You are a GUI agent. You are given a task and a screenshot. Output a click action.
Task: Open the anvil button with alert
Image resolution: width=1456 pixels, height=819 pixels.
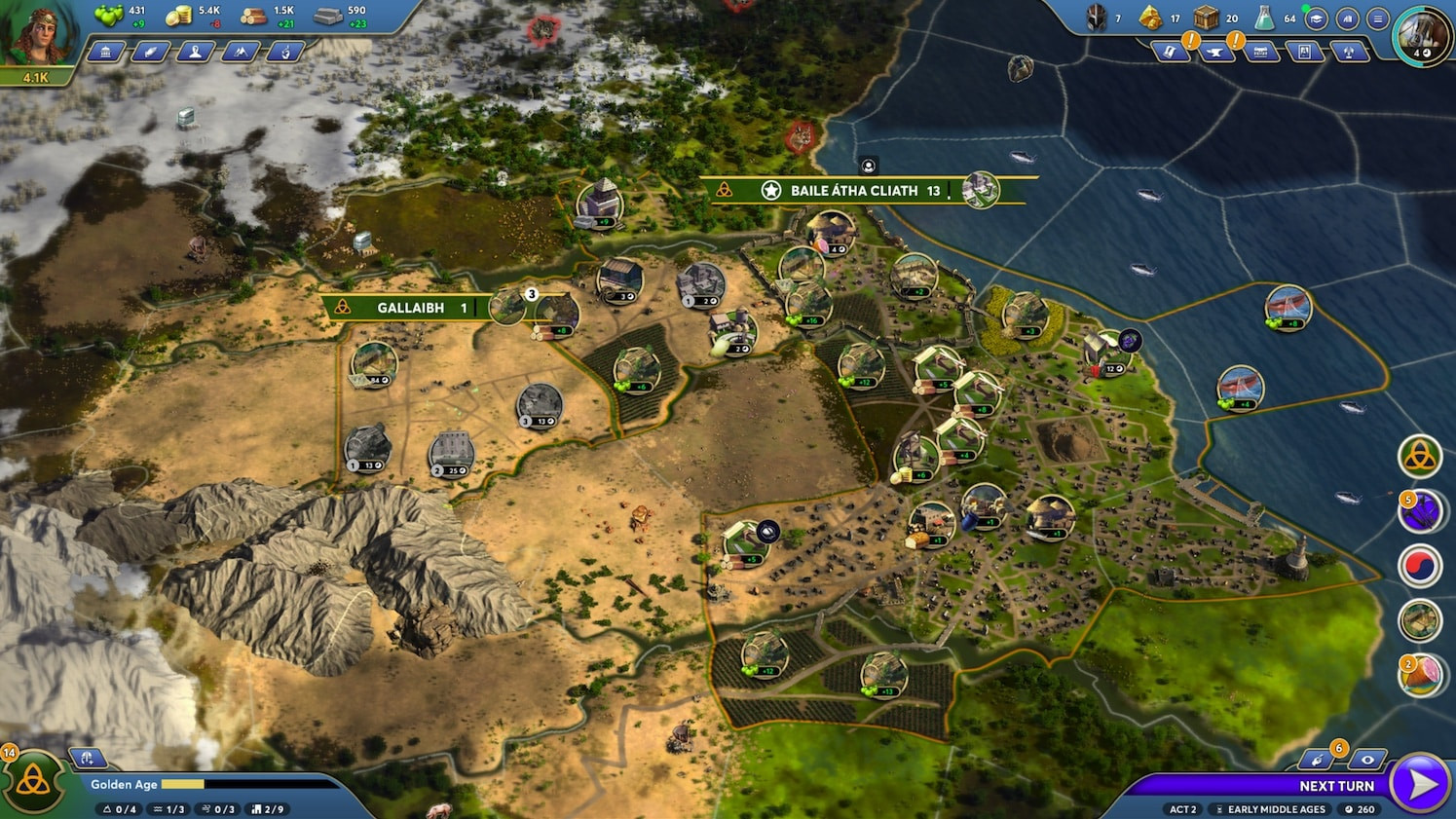click(1216, 52)
